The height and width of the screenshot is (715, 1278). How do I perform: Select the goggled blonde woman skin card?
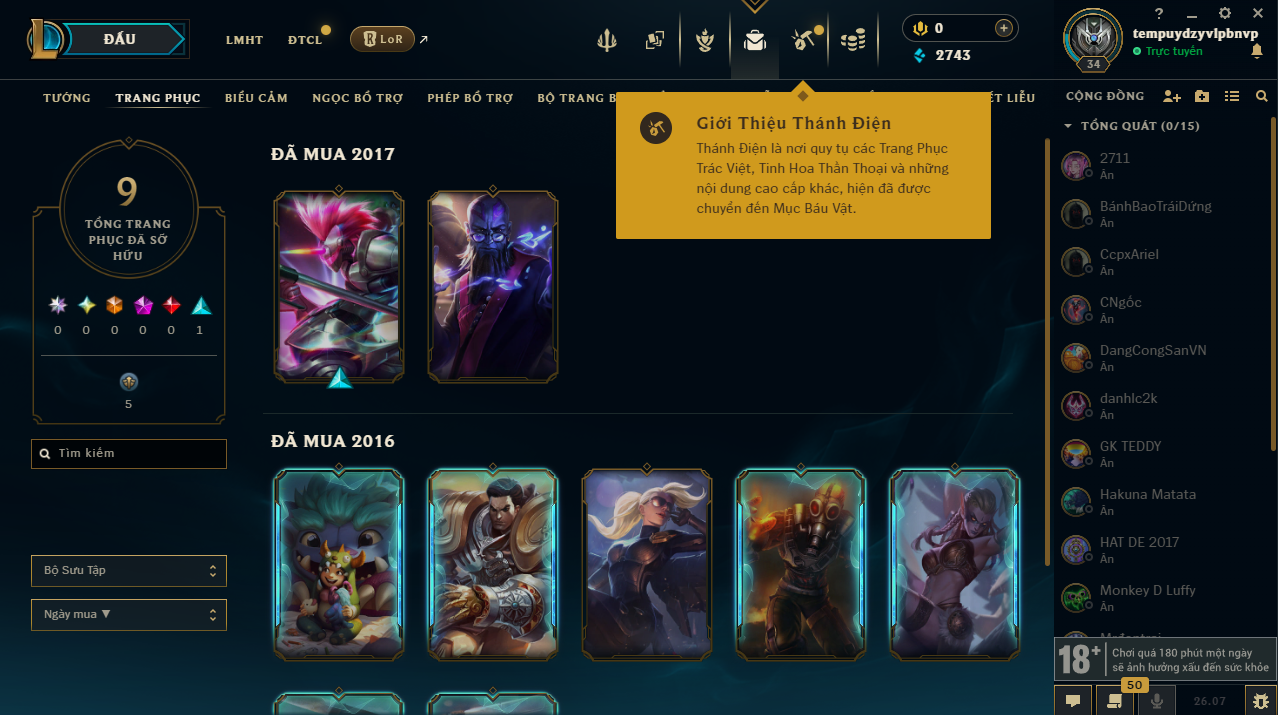647,564
